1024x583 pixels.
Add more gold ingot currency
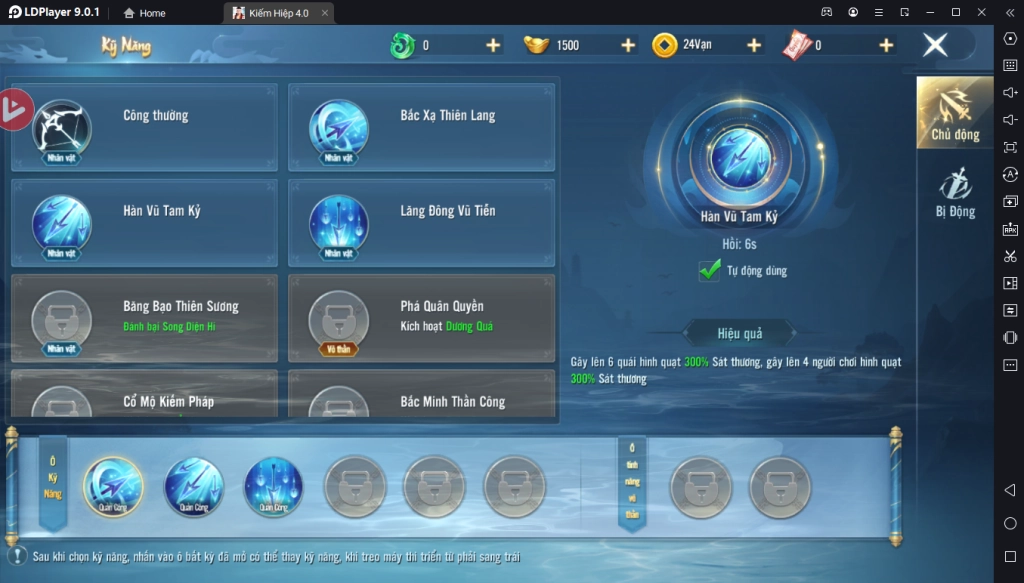(x=628, y=45)
